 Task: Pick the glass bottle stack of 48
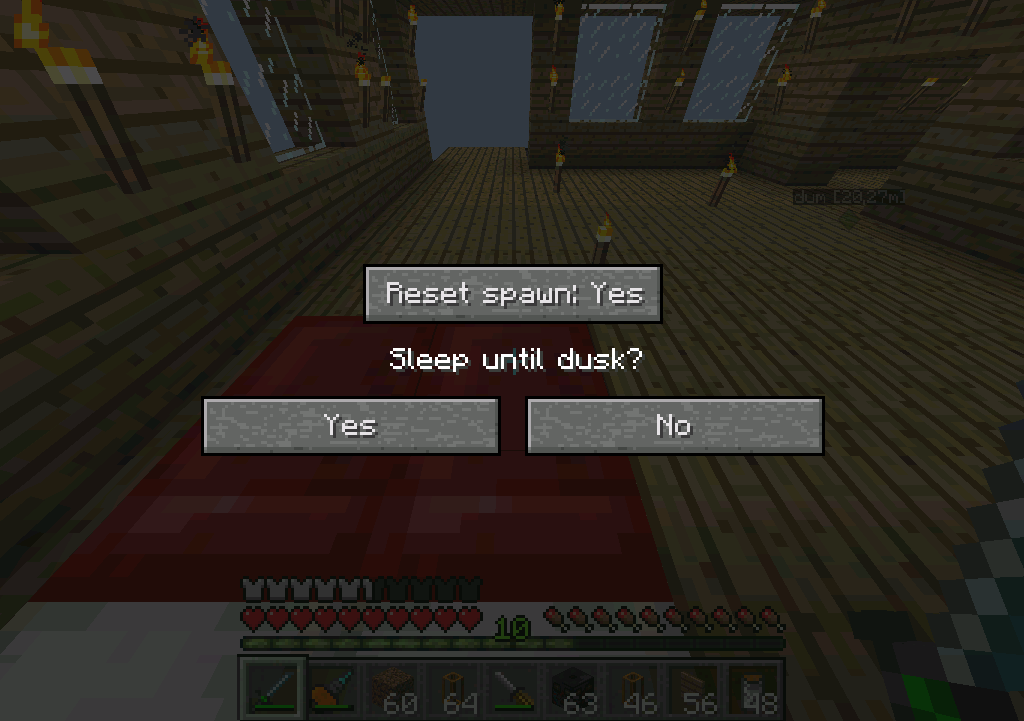pos(754,689)
